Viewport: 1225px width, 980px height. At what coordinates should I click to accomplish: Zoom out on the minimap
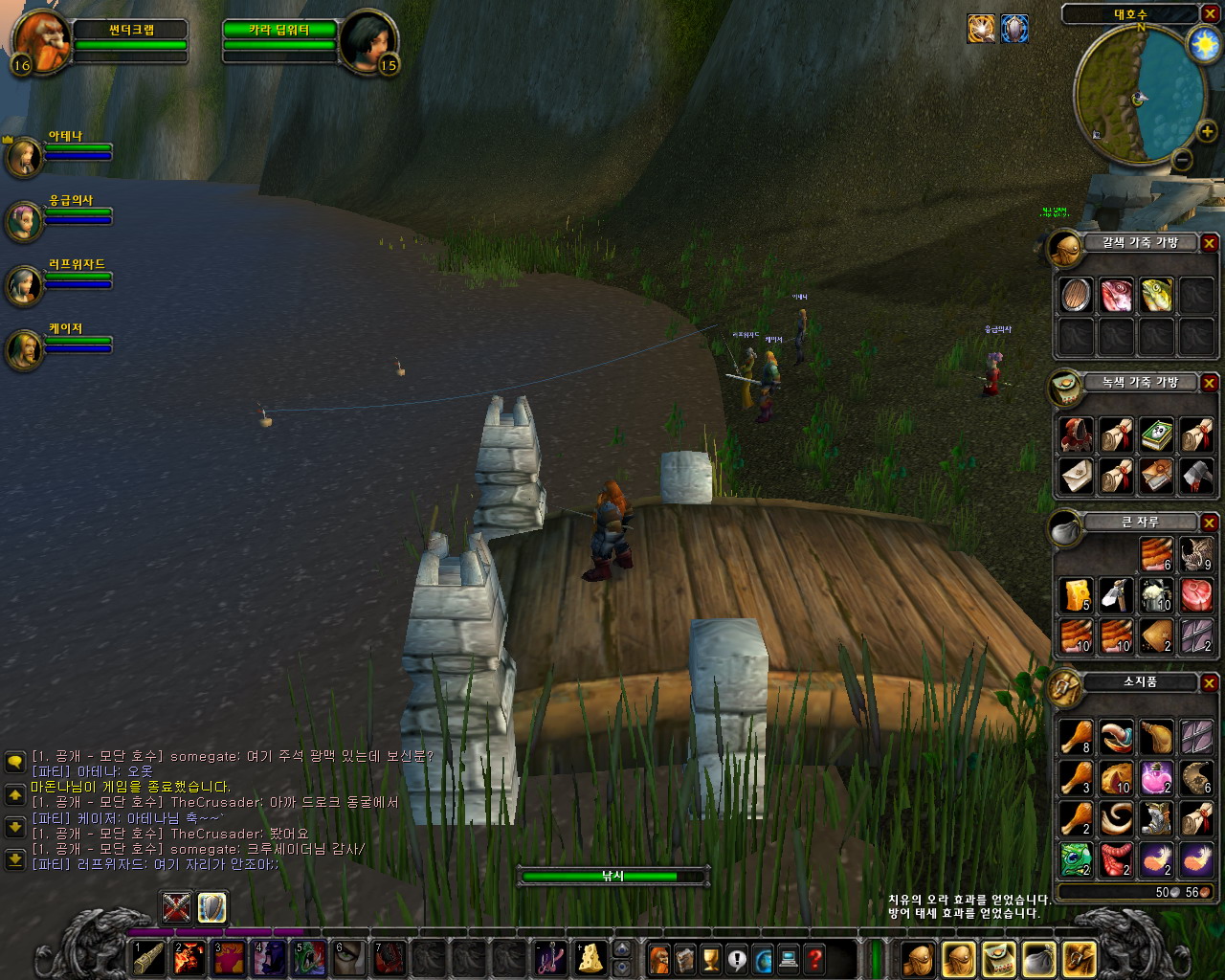tap(1183, 160)
